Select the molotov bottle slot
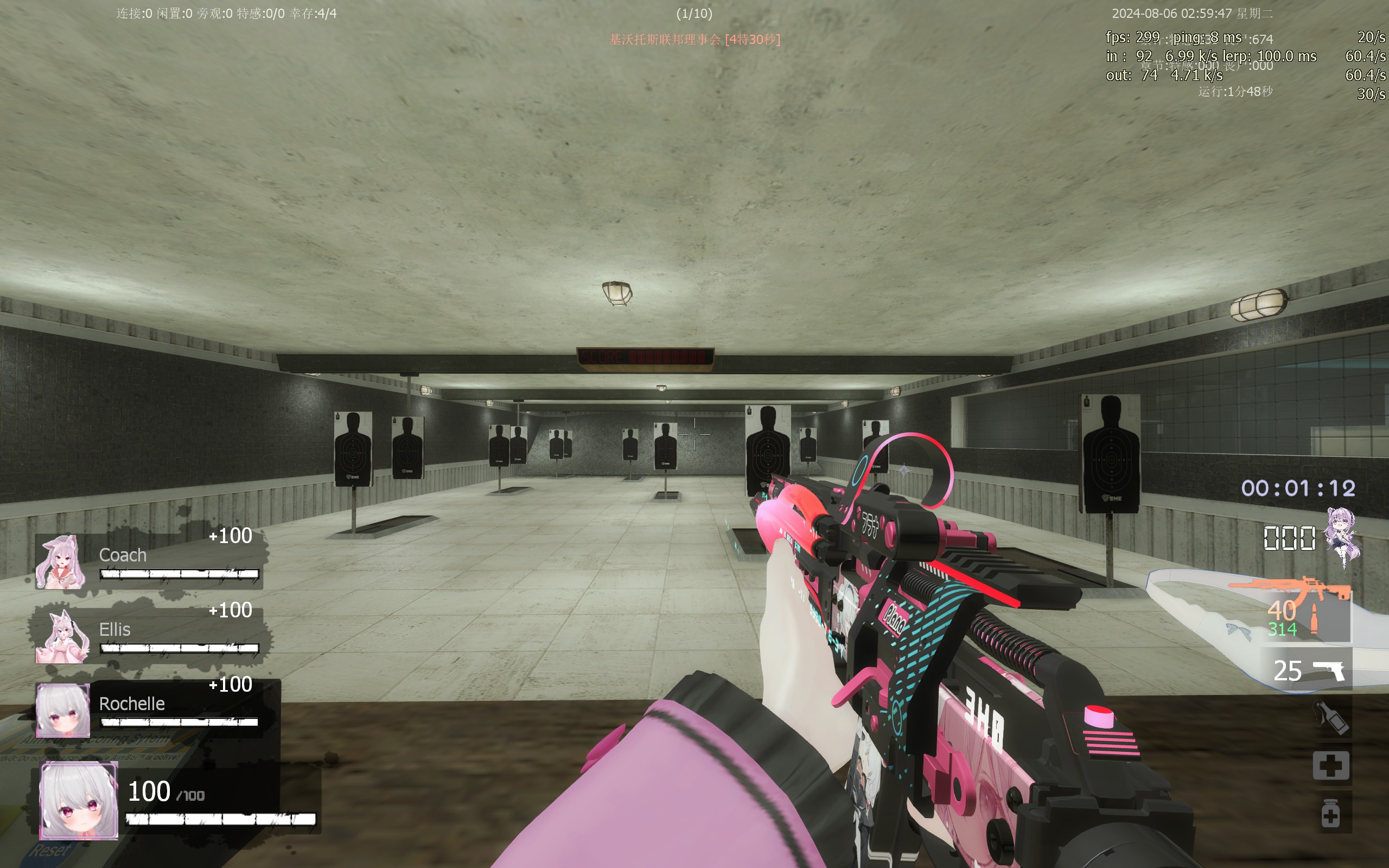 [x=1331, y=718]
